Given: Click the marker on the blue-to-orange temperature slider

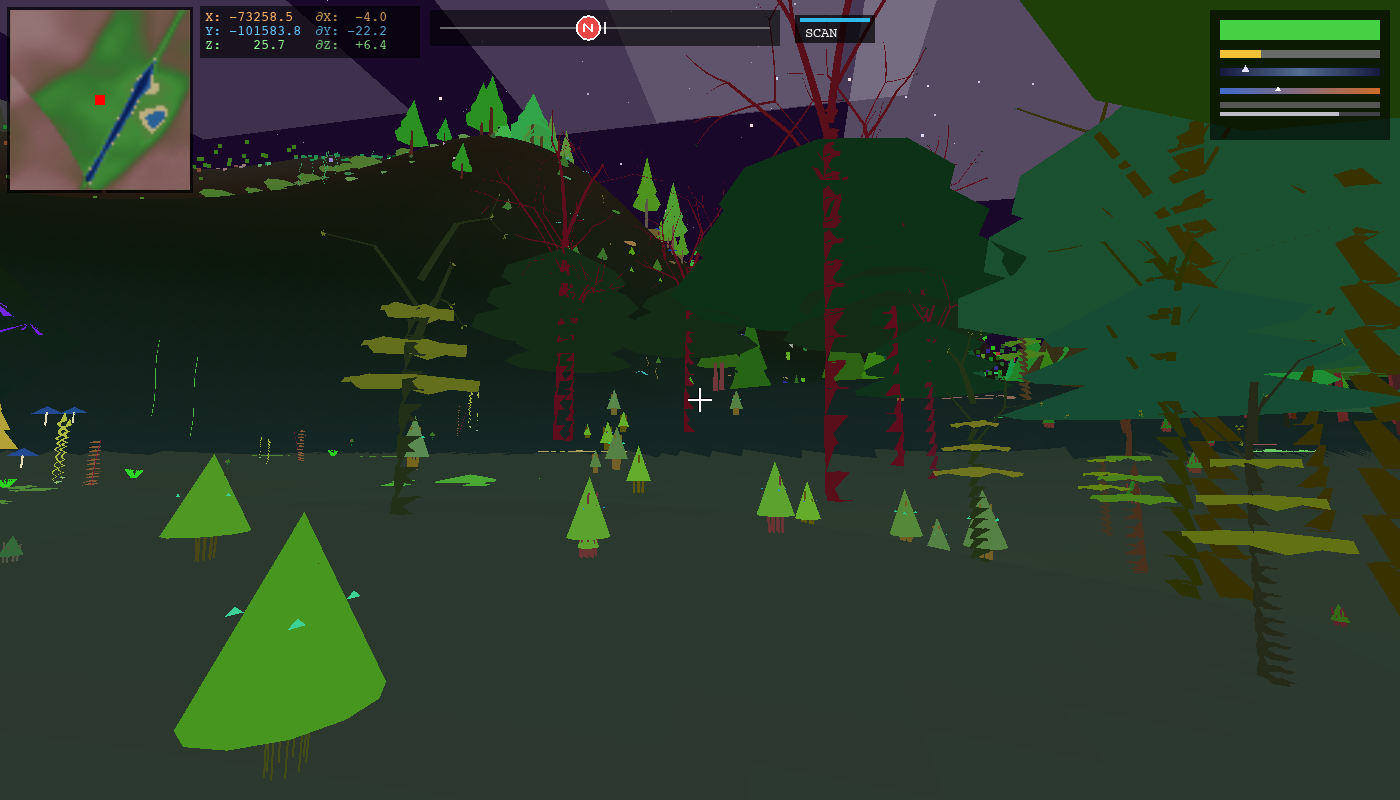Looking at the screenshot, I should click(1278, 89).
